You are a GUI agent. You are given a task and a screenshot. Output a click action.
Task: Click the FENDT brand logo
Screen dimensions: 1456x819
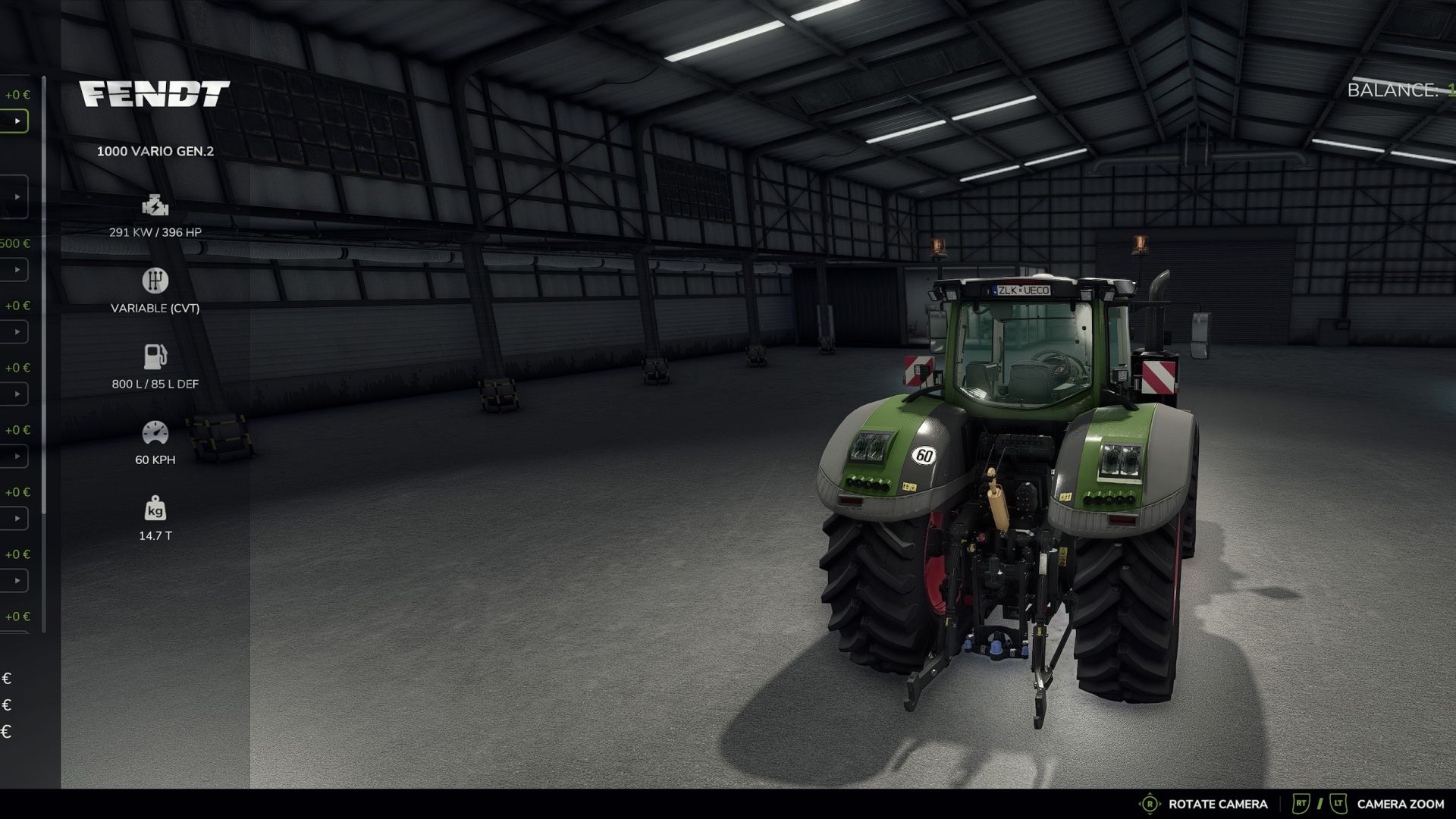pos(155,93)
